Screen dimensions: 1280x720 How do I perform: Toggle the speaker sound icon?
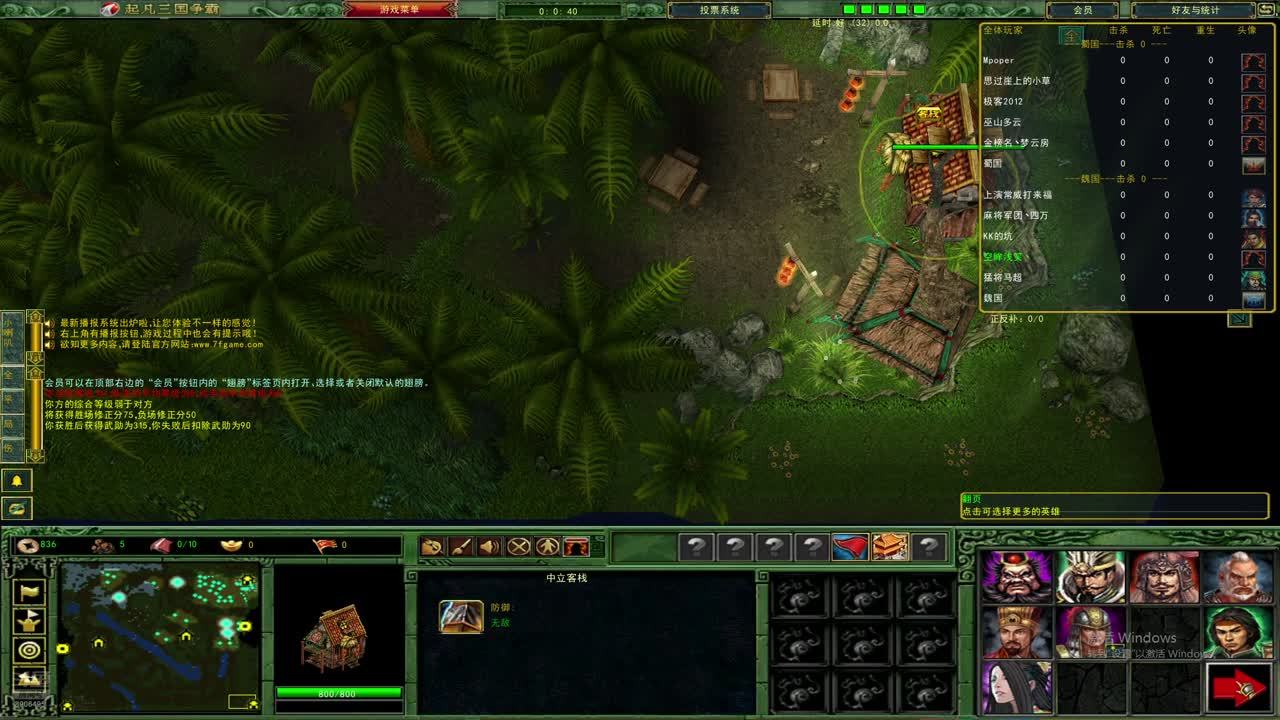[489, 547]
